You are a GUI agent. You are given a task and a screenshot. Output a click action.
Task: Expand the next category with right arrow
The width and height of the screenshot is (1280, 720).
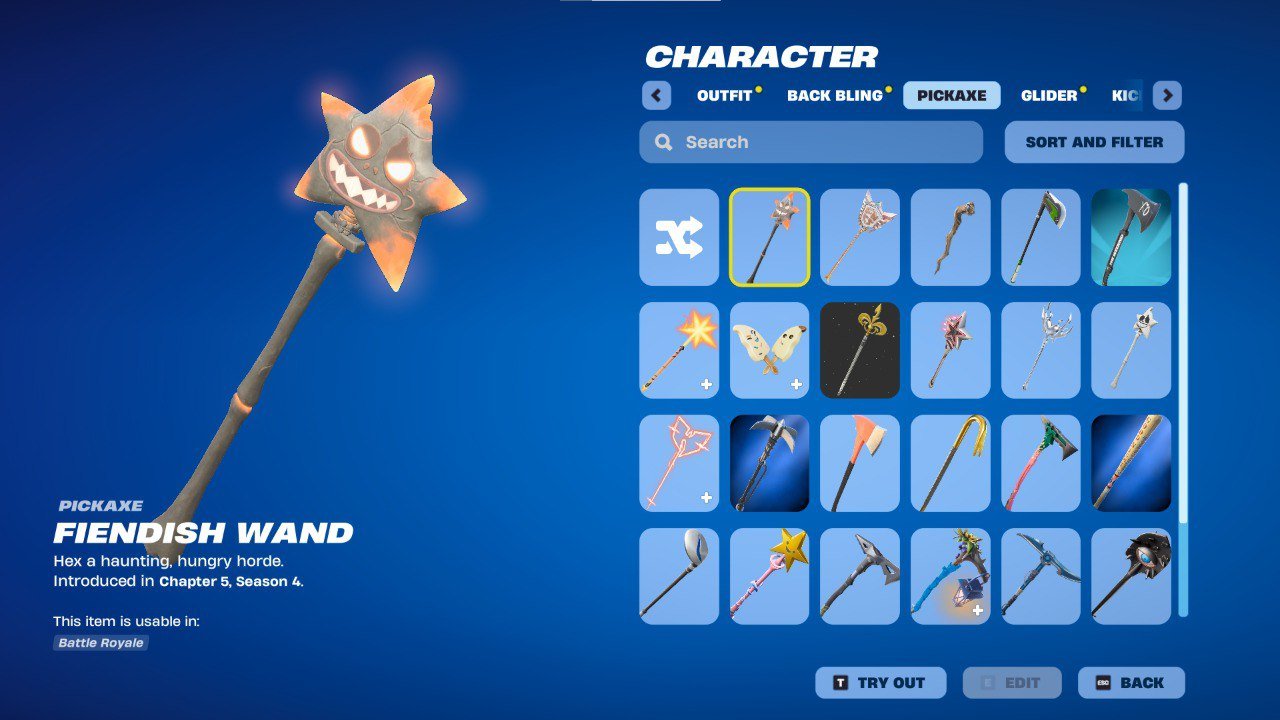(1165, 95)
